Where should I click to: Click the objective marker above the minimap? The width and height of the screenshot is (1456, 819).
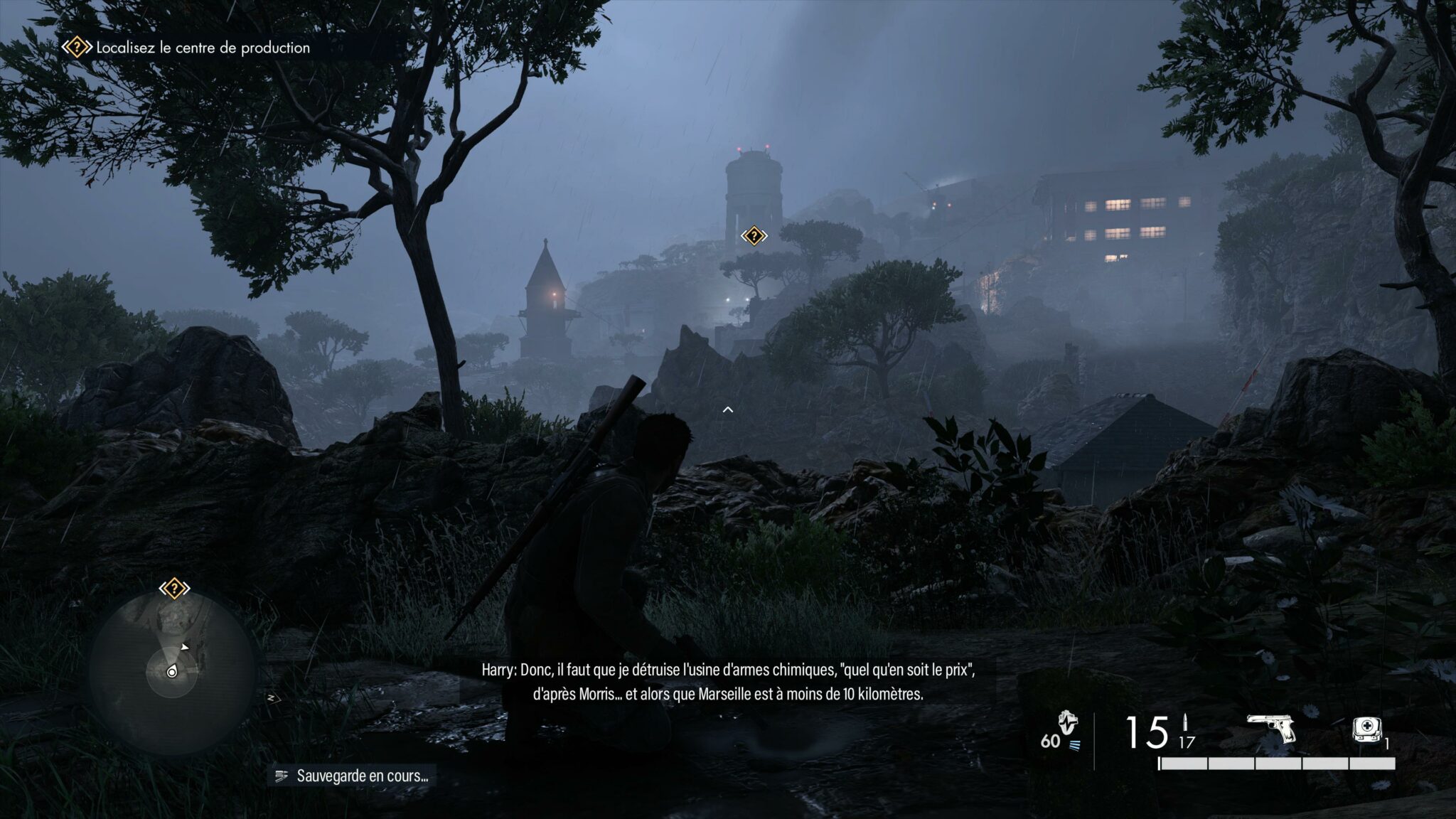pos(174,589)
